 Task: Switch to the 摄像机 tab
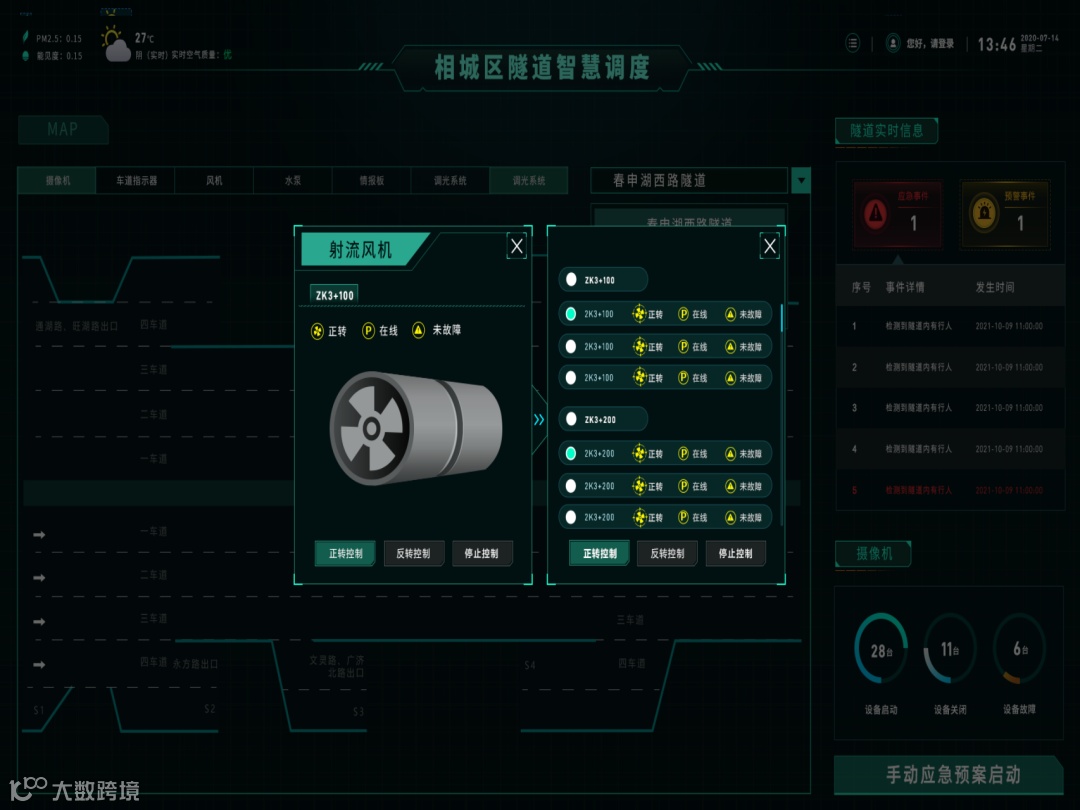coord(58,181)
